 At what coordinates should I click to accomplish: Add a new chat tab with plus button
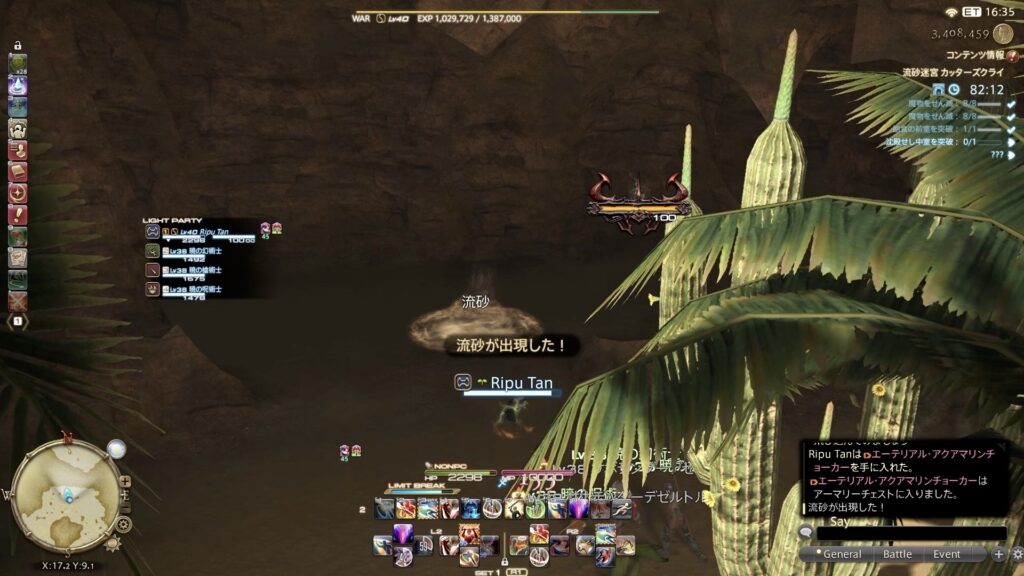pyautogui.click(x=997, y=554)
